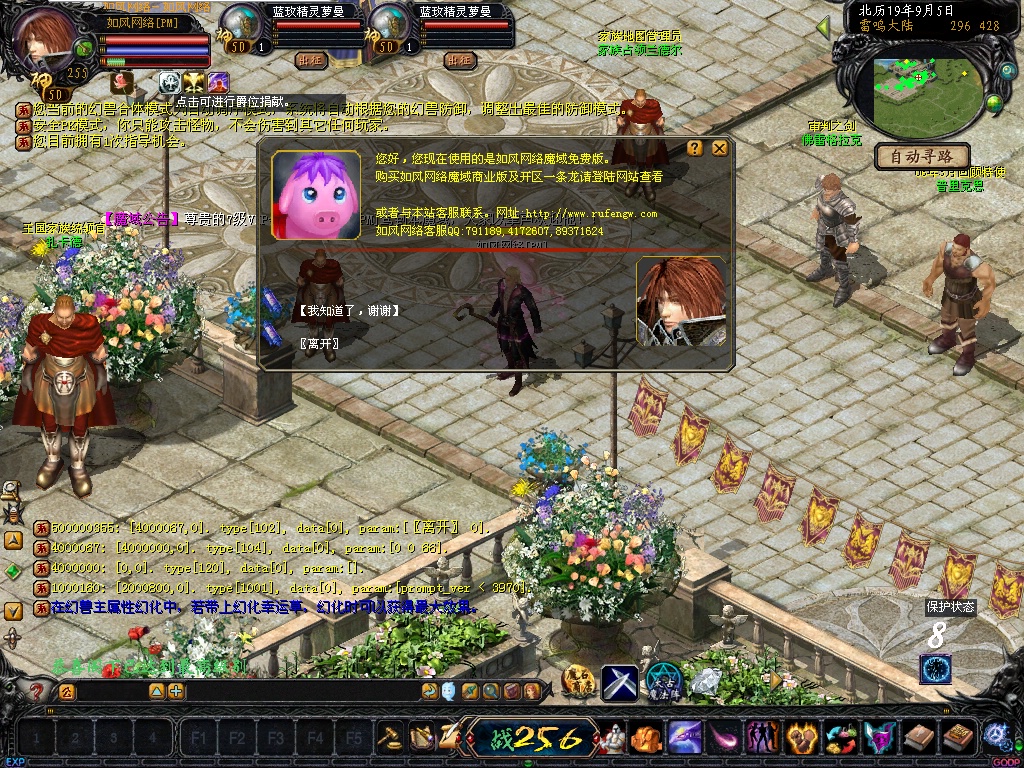Activate the crossed swords skill icon

click(619, 682)
